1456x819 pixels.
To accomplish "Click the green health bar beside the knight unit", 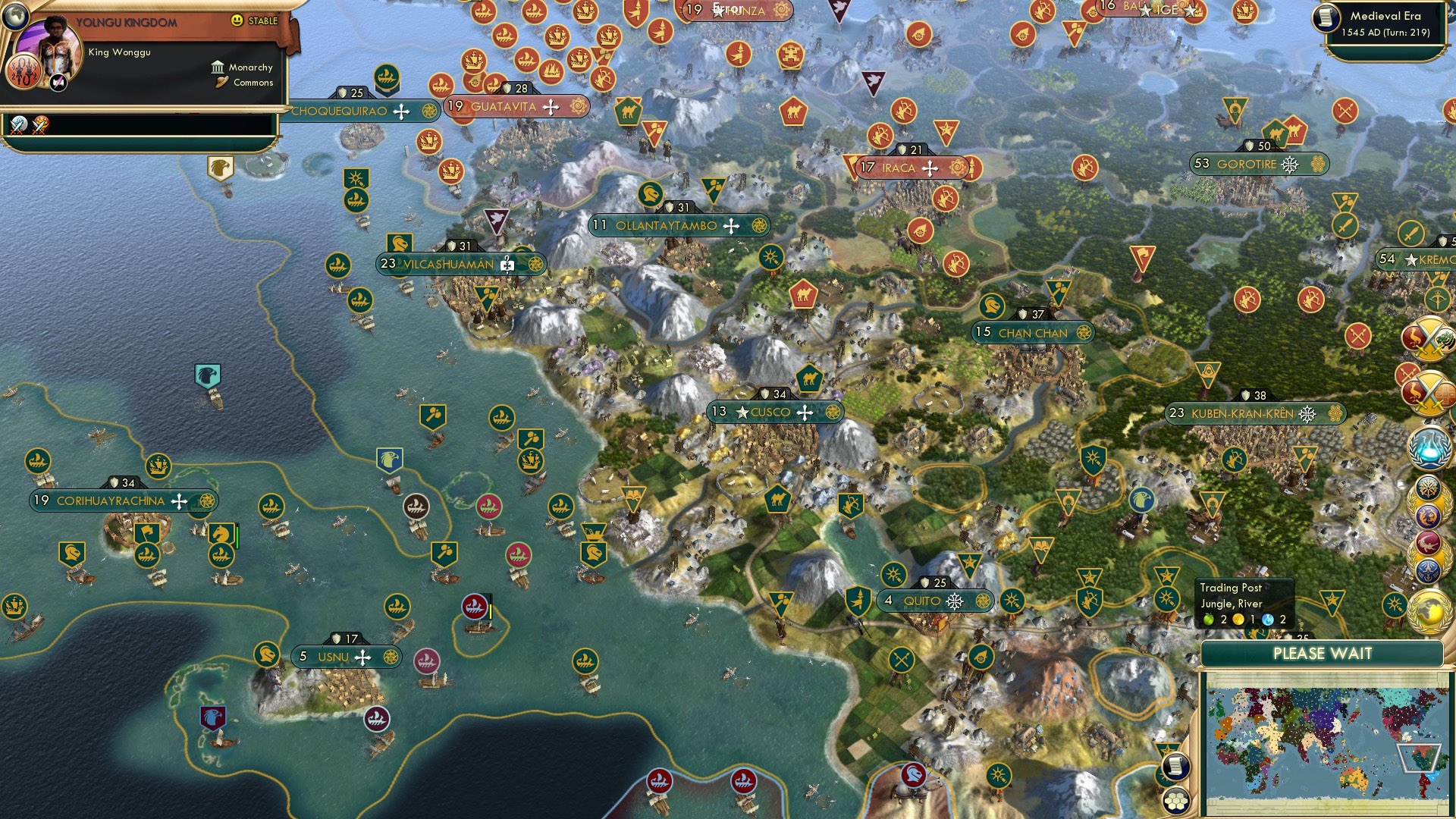I will [237, 536].
